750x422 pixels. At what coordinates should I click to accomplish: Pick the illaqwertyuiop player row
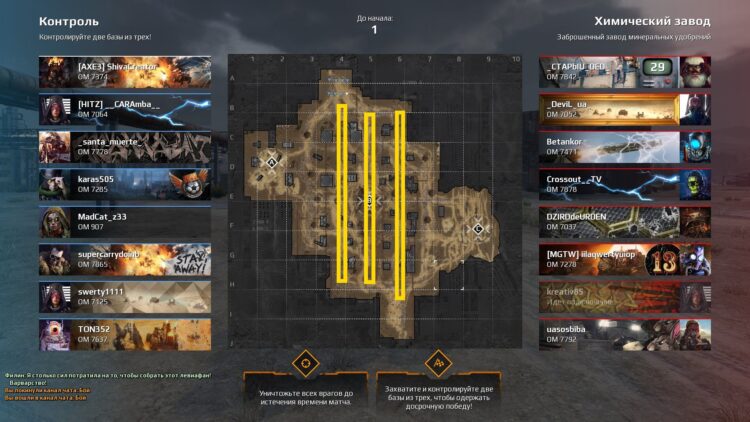coord(624,259)
